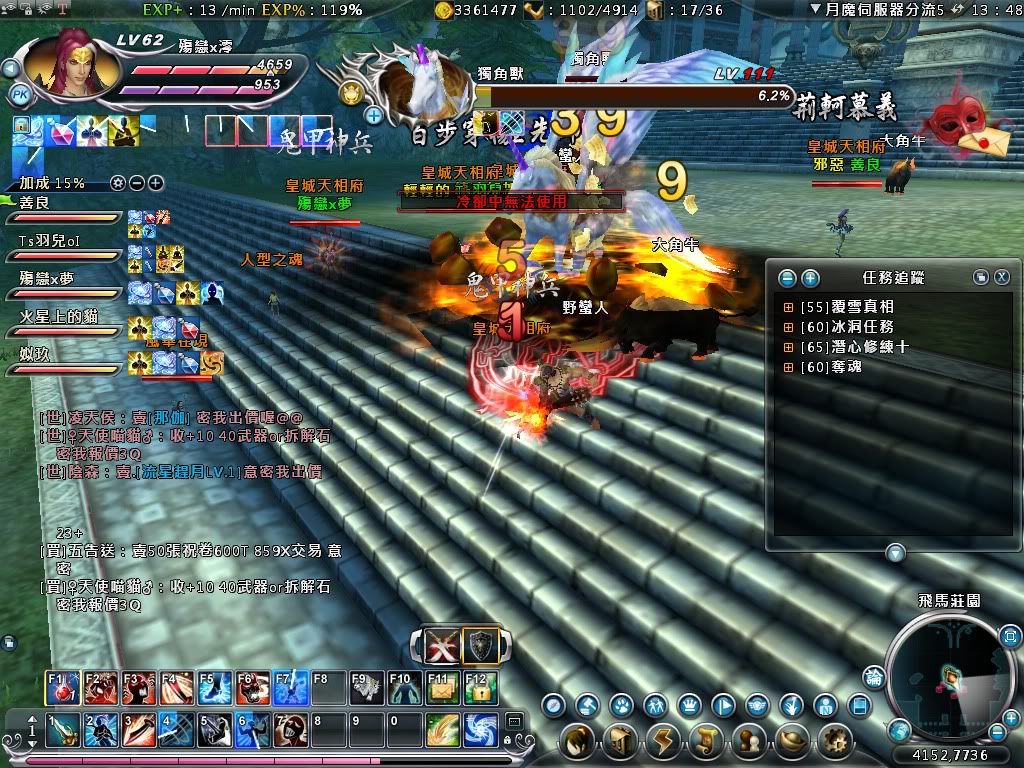The image size is (1024, 768).
Task: Expand the [60]冰洞任務 quest entry
Action: (x=789, y=327)
